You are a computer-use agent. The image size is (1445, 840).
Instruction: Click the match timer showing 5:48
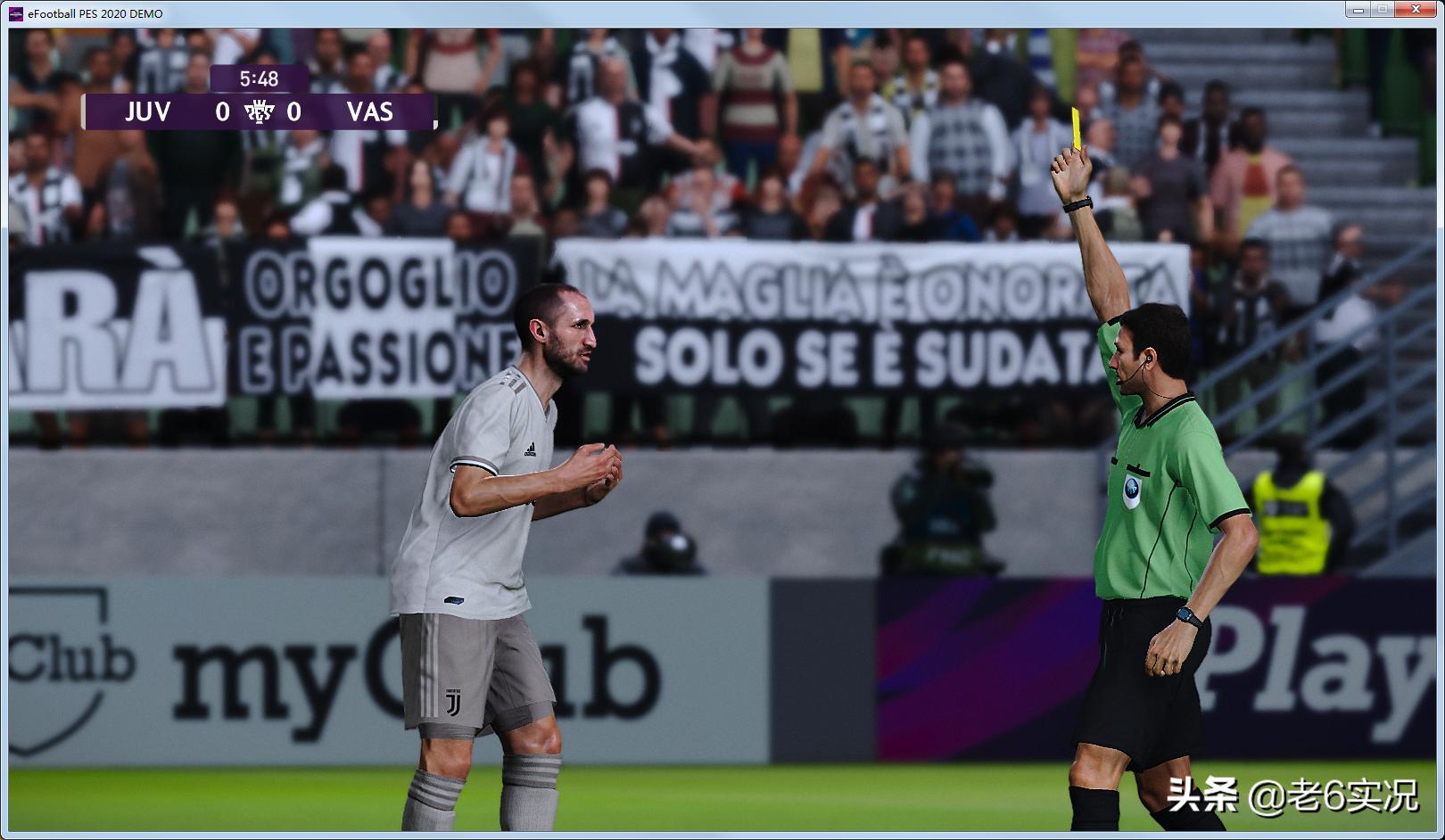click(x=260, y=78)
